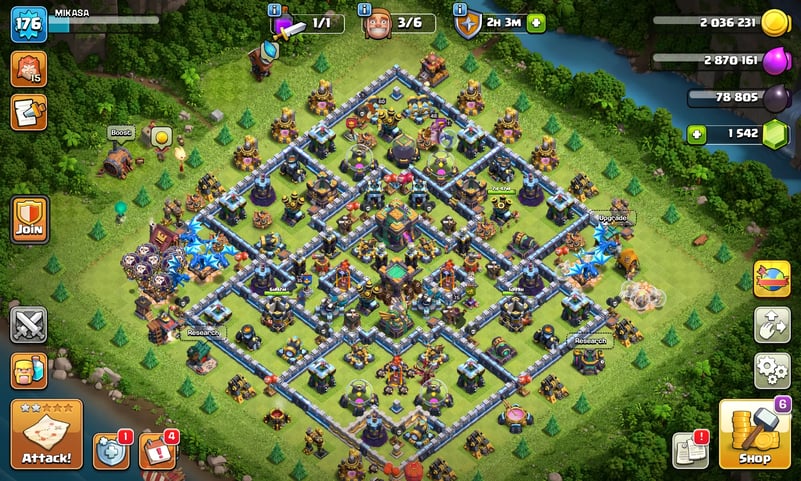Image resolution: width=801 pixels, height=481 pixels.
Task: Open the layout editor hand icon
Action: tap(771, 324)
